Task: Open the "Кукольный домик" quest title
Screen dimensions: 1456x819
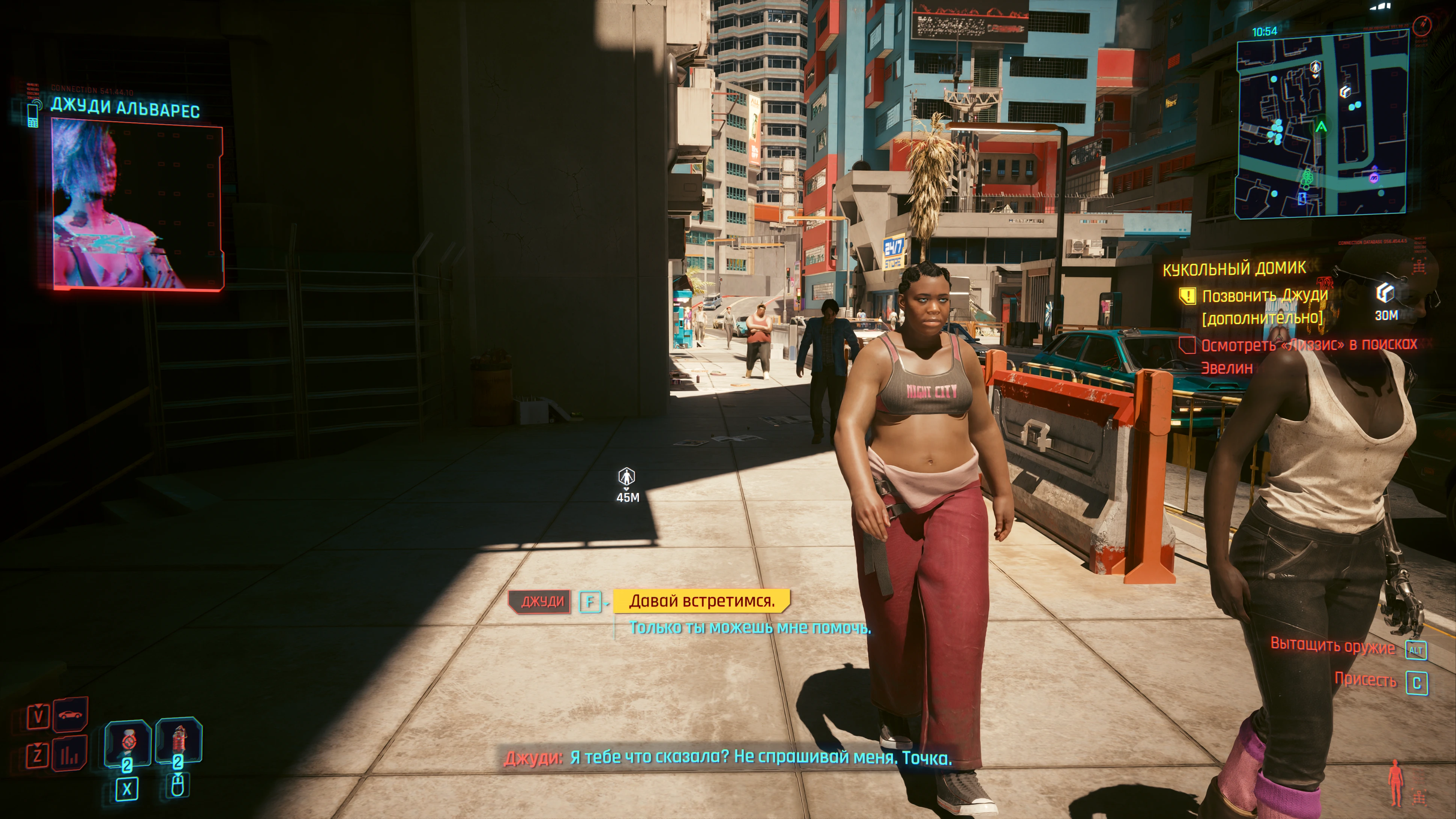Action: 1234,268
